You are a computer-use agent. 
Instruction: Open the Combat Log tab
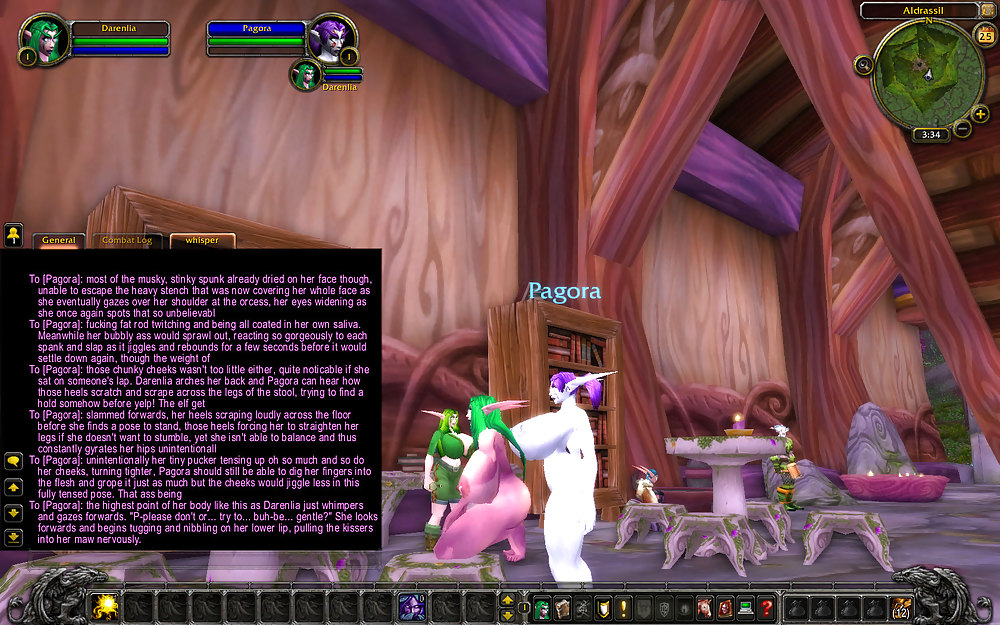[127, 240]
